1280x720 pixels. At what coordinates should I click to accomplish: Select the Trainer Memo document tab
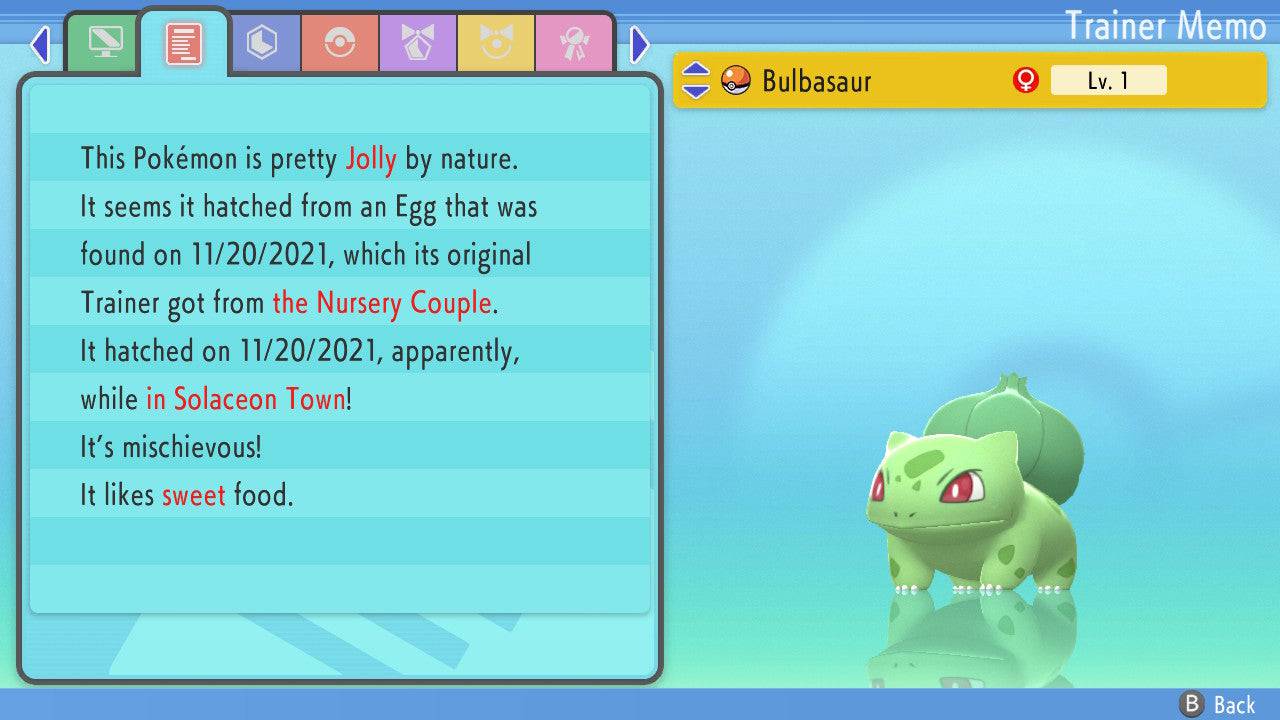(x=183, y=43)
